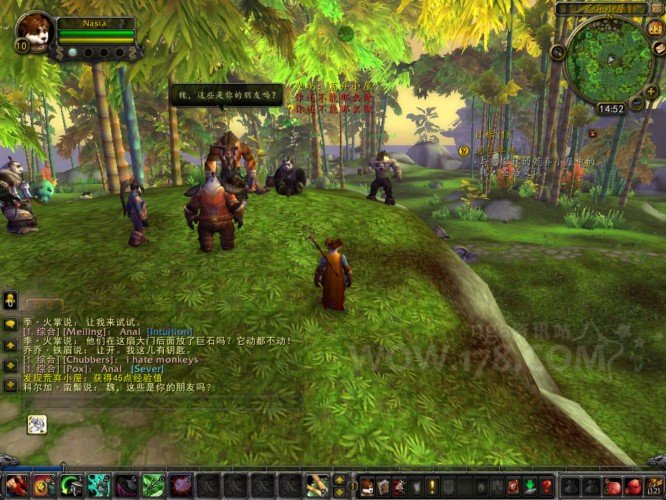
Task: Open the calendar showing day 22
Action: click(654, 29)
